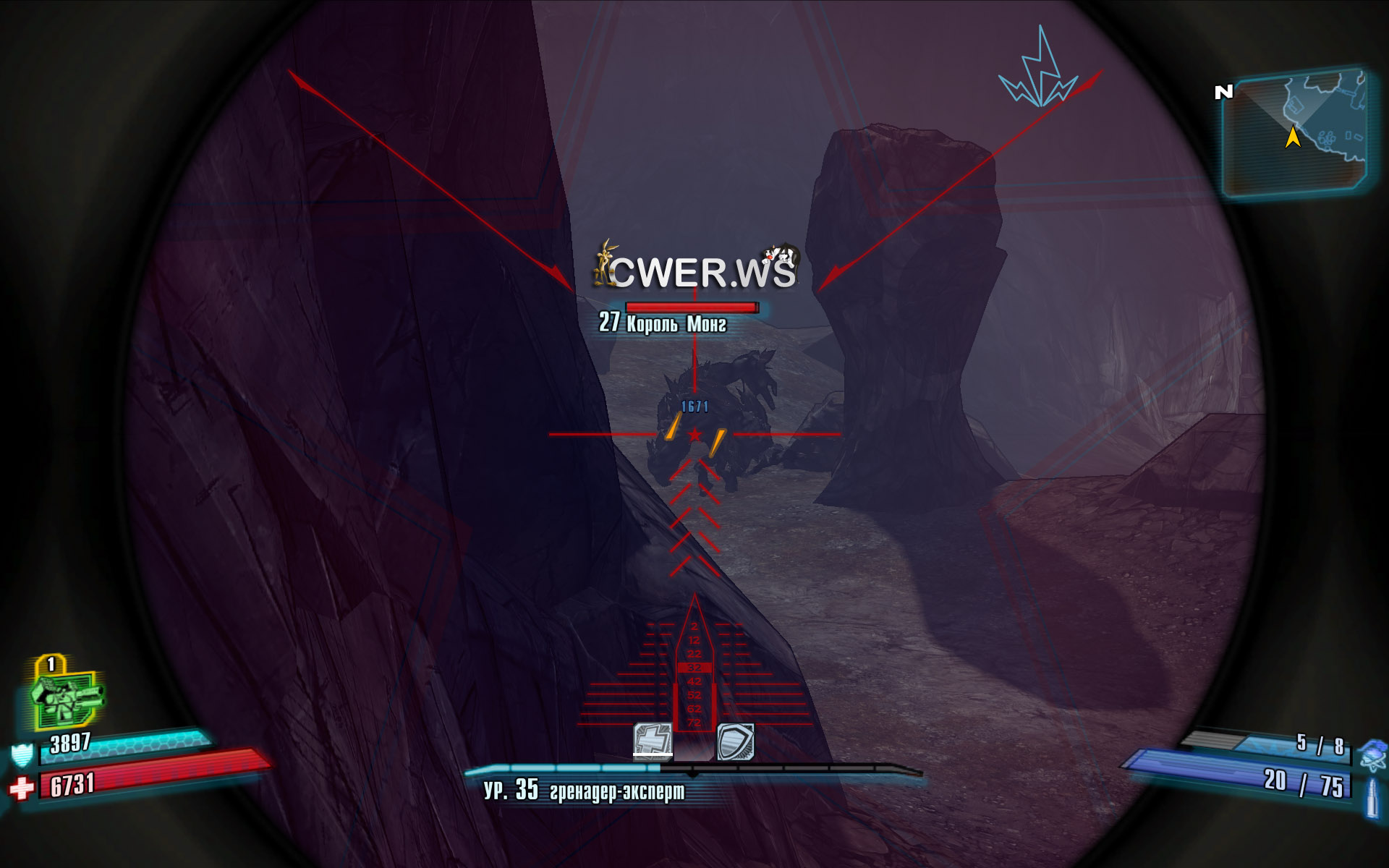Screen dimensions: 1389x868
Task: Select the shield buff icon above the XP bar
Action: tap(735, 741)
